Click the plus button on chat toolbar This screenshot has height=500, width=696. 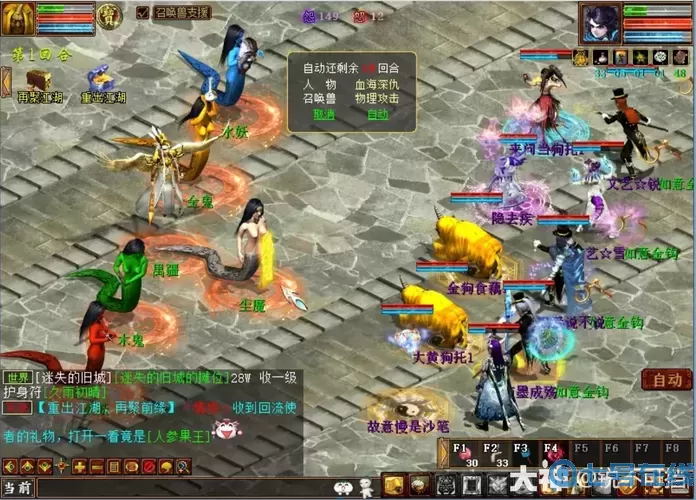click(x=79, y=467)
